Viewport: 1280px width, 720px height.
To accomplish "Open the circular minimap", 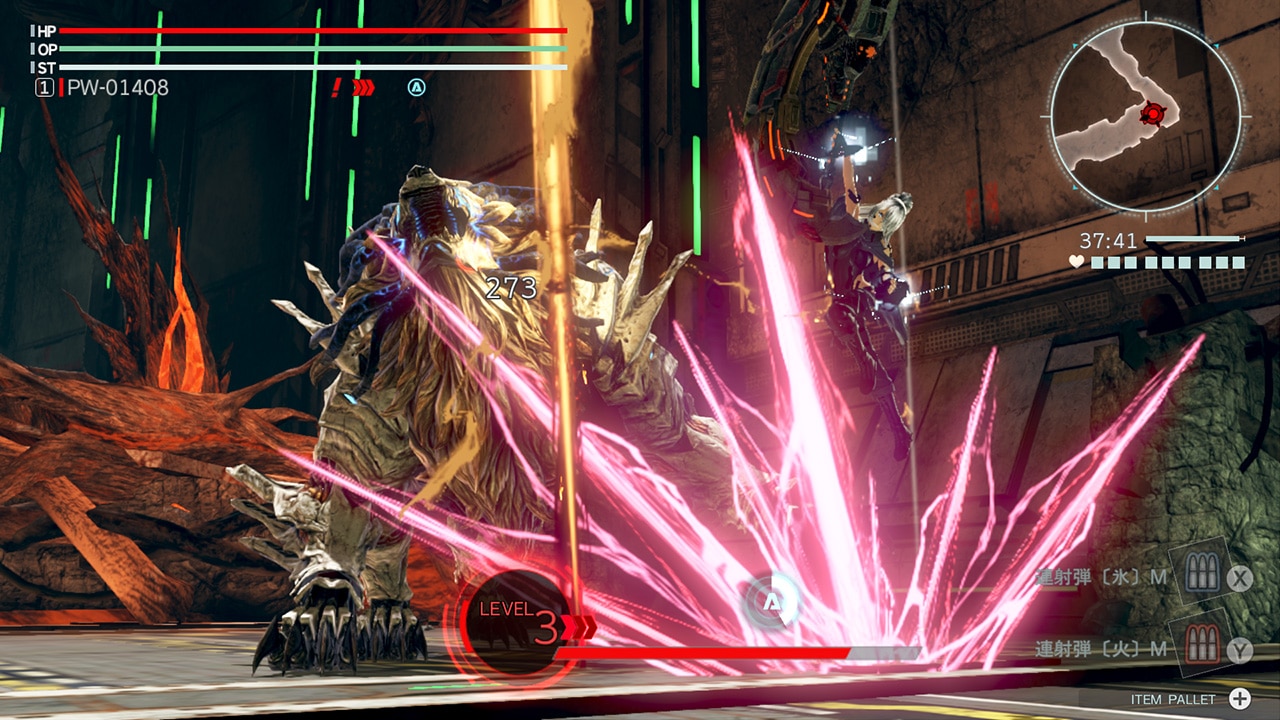I will click(x=1145, y=115).
